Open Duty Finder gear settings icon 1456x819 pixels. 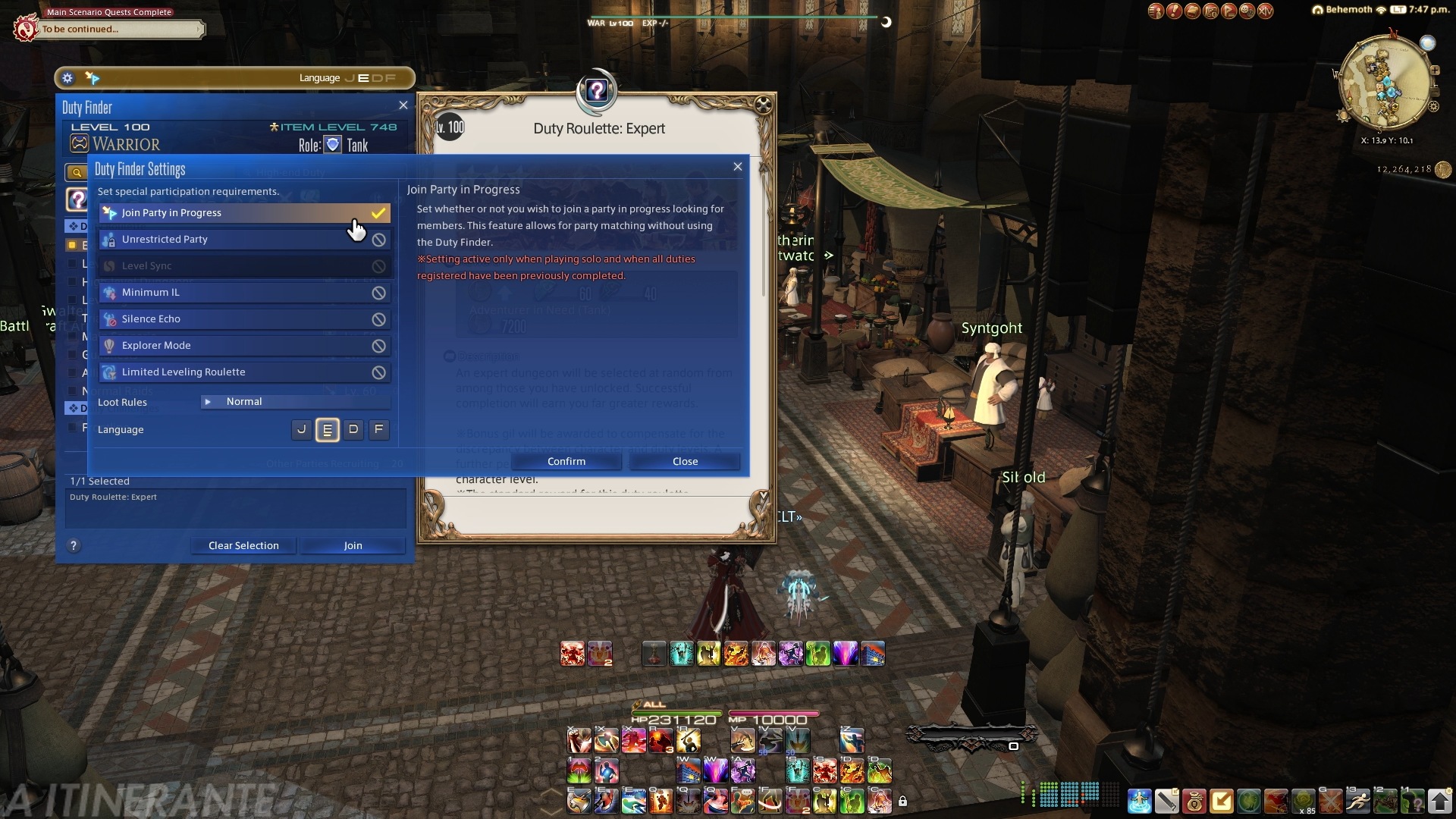point(67,78)
